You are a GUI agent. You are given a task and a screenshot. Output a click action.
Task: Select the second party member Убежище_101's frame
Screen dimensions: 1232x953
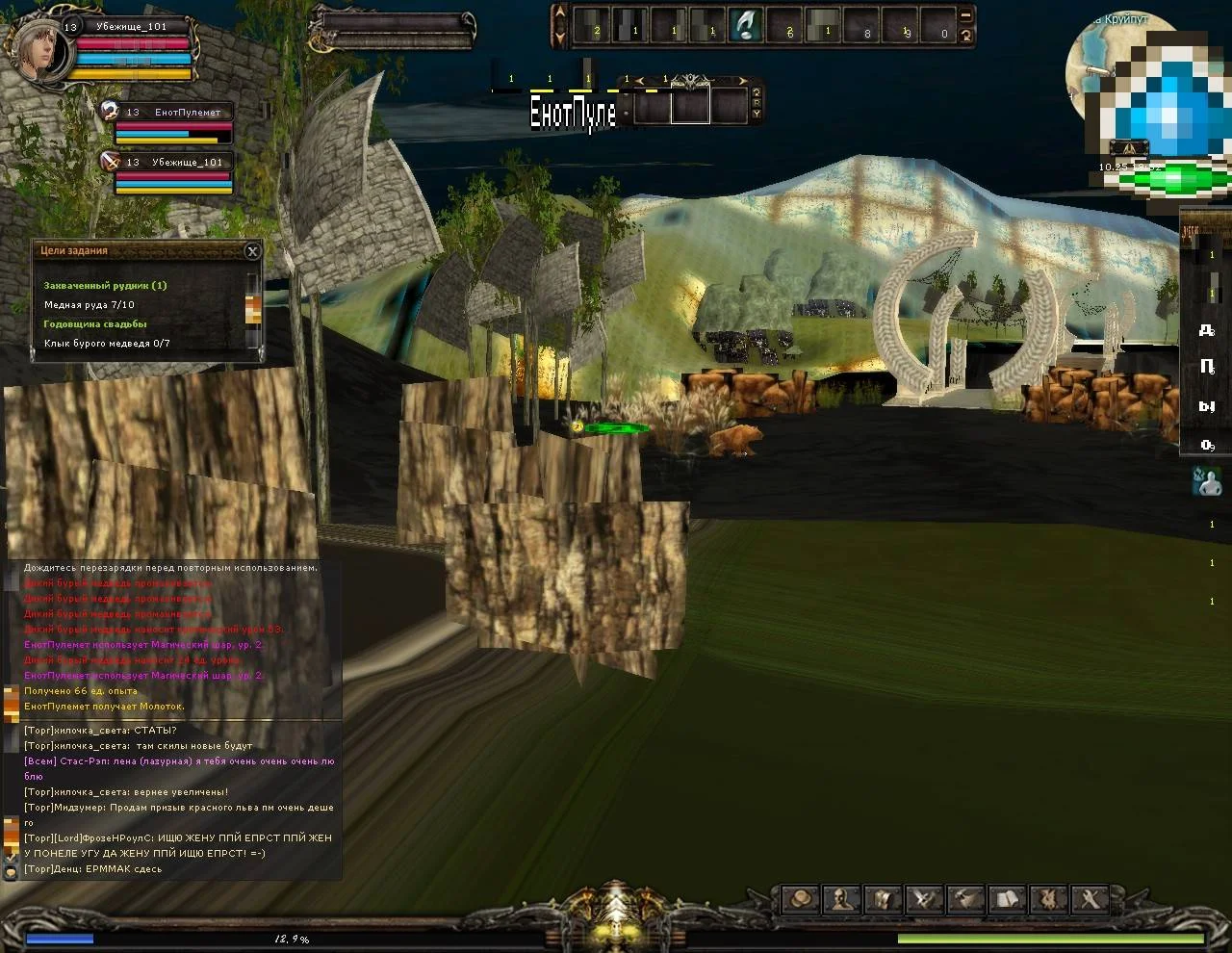point(111,163)
